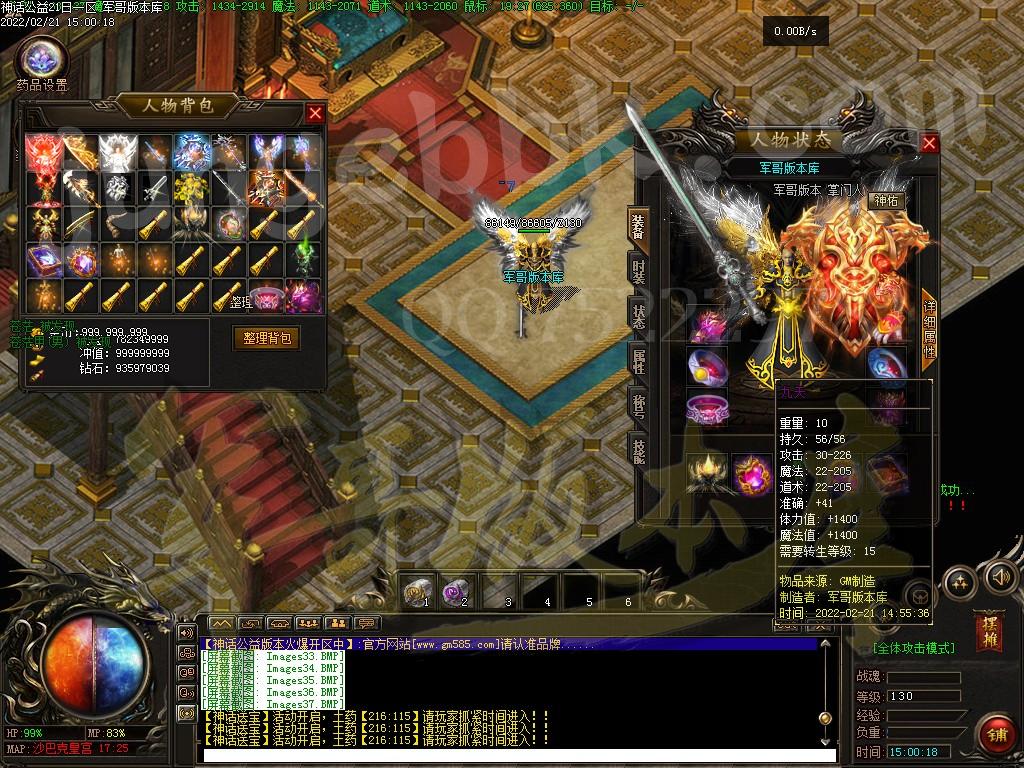The image size is (1024, 768).
Task: Use the purple swirl item in hotbar slot 2
Action: coord(454,594)
